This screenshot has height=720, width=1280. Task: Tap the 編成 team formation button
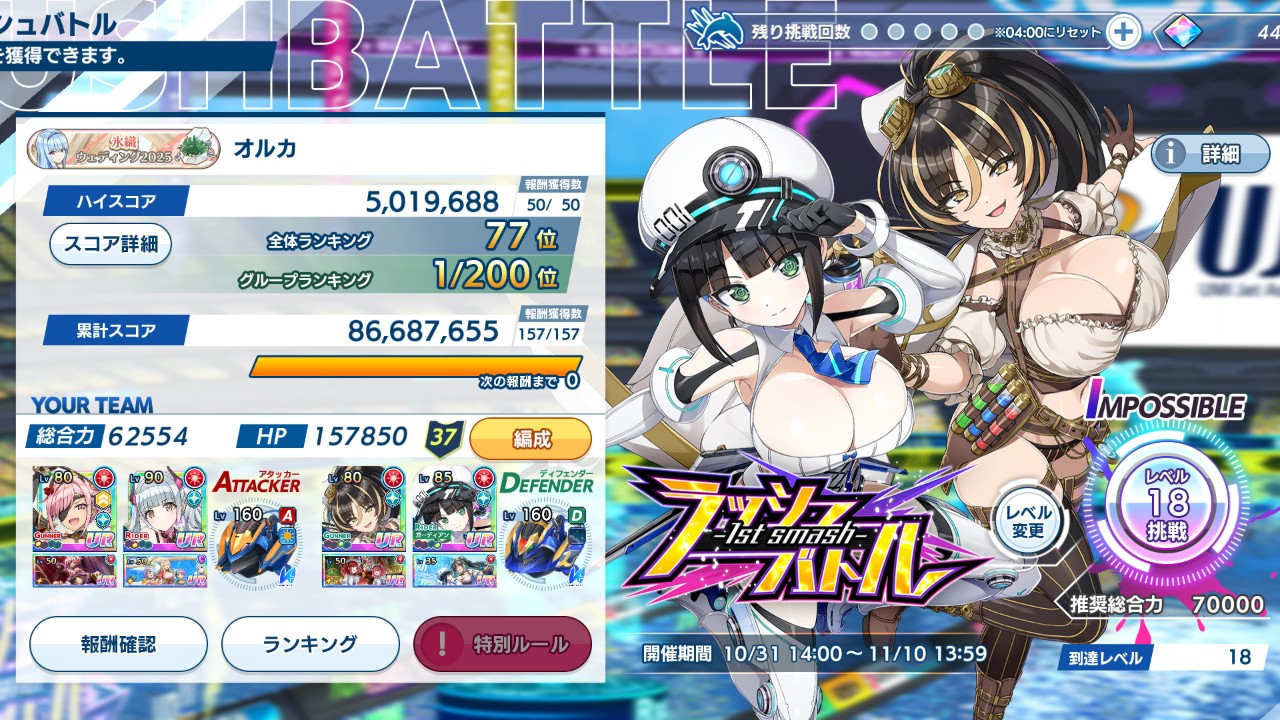point(530,438)
